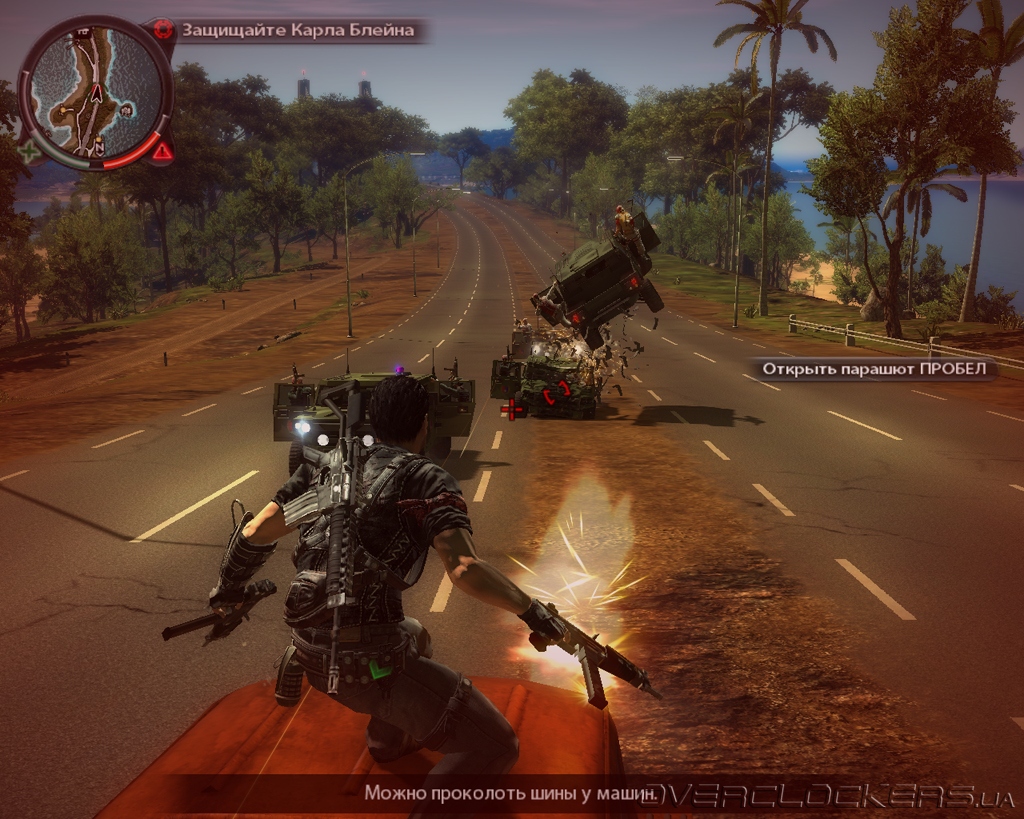Click the green cross health icon
The height and width of the screenshot is (819, 1024).
tap(30, 153)
